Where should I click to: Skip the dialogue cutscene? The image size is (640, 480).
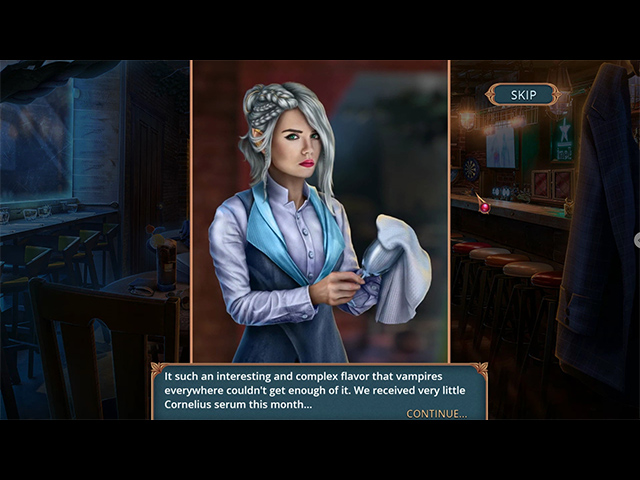click(x=523, y=95)
